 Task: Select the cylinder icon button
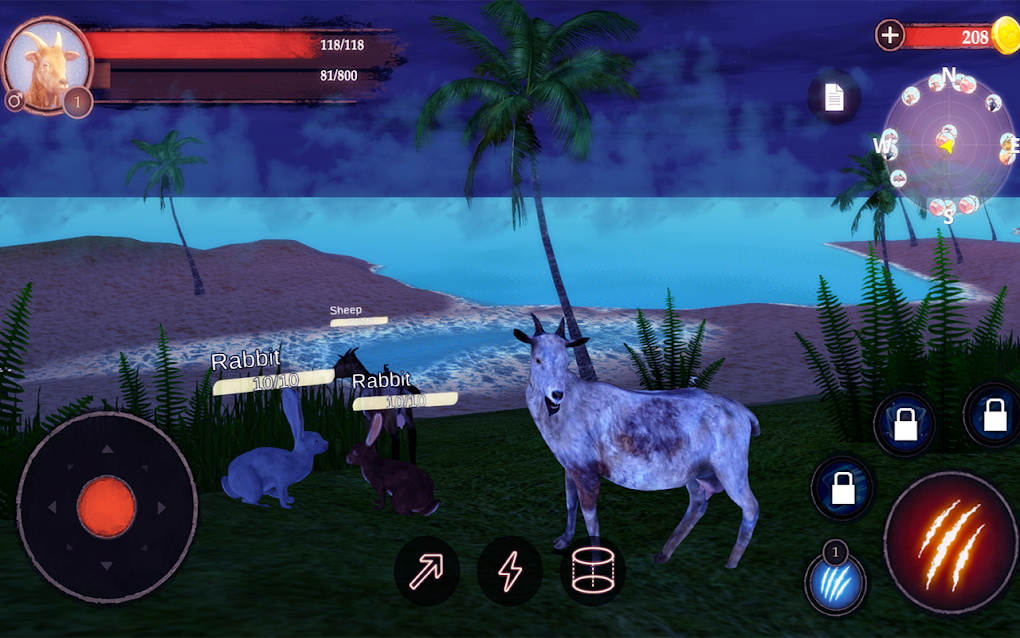point(592,571)
